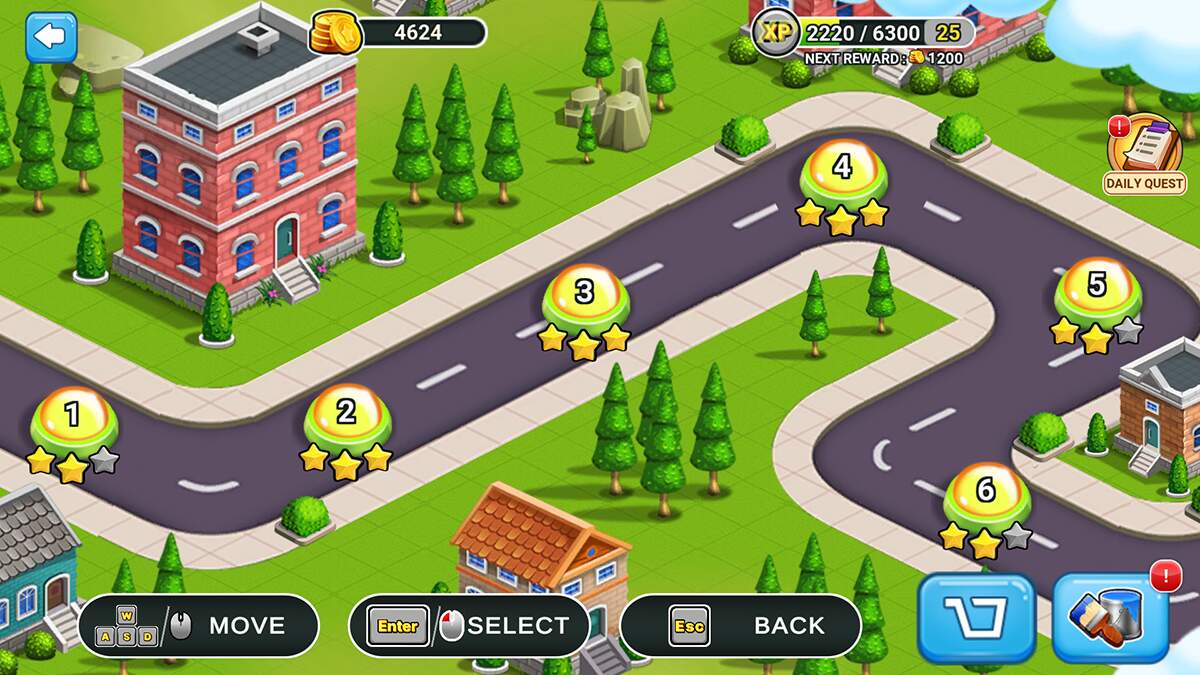Click the blue back arrow button
Screen dimensions: 1200x675
click(x=50, y=37)
